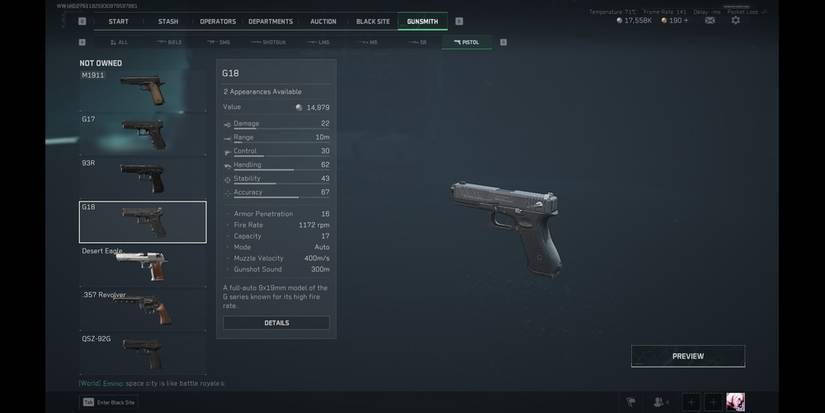The height and width of the screenshot is (413, 825).
Task: Click the Preview button
Action: pos(687,356)
